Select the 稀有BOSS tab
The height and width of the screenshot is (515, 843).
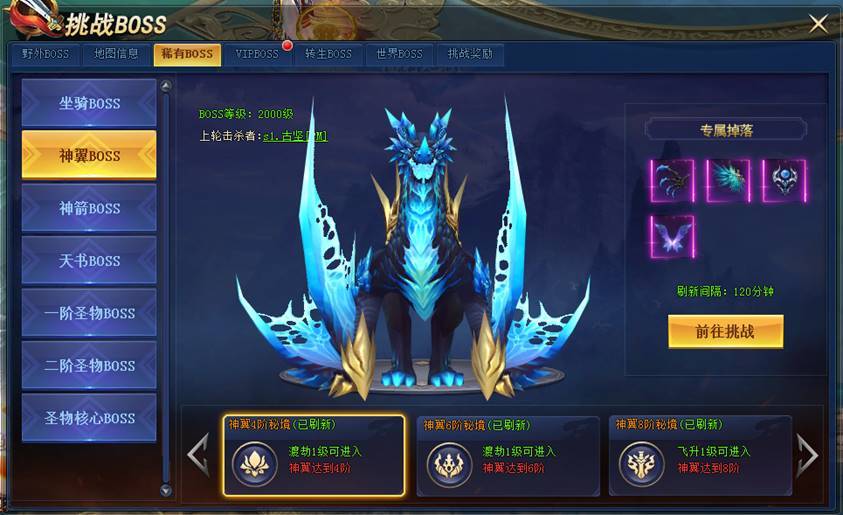tap(187, 54)
